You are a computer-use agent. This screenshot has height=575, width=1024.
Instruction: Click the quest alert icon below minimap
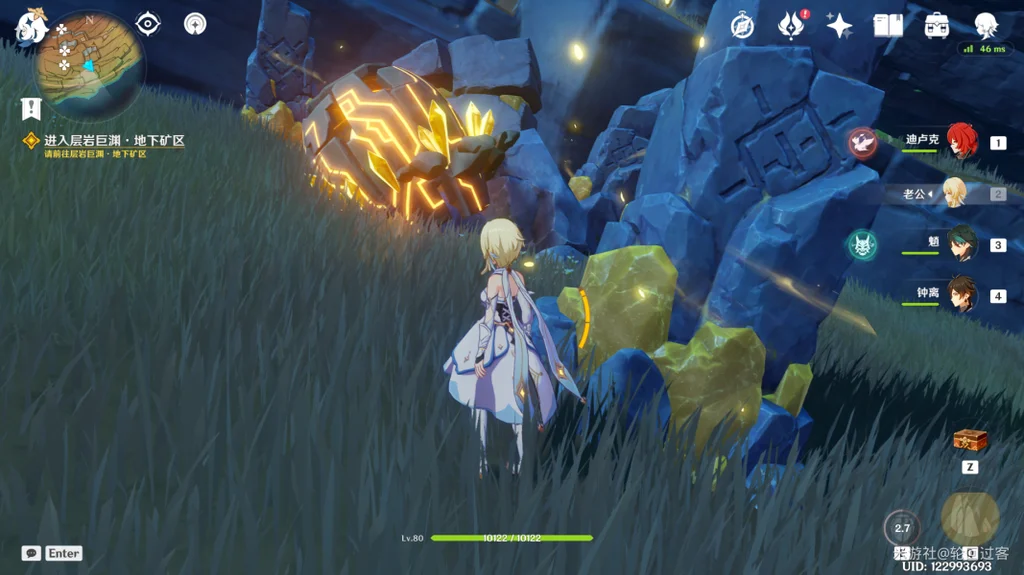click(31, 108)
